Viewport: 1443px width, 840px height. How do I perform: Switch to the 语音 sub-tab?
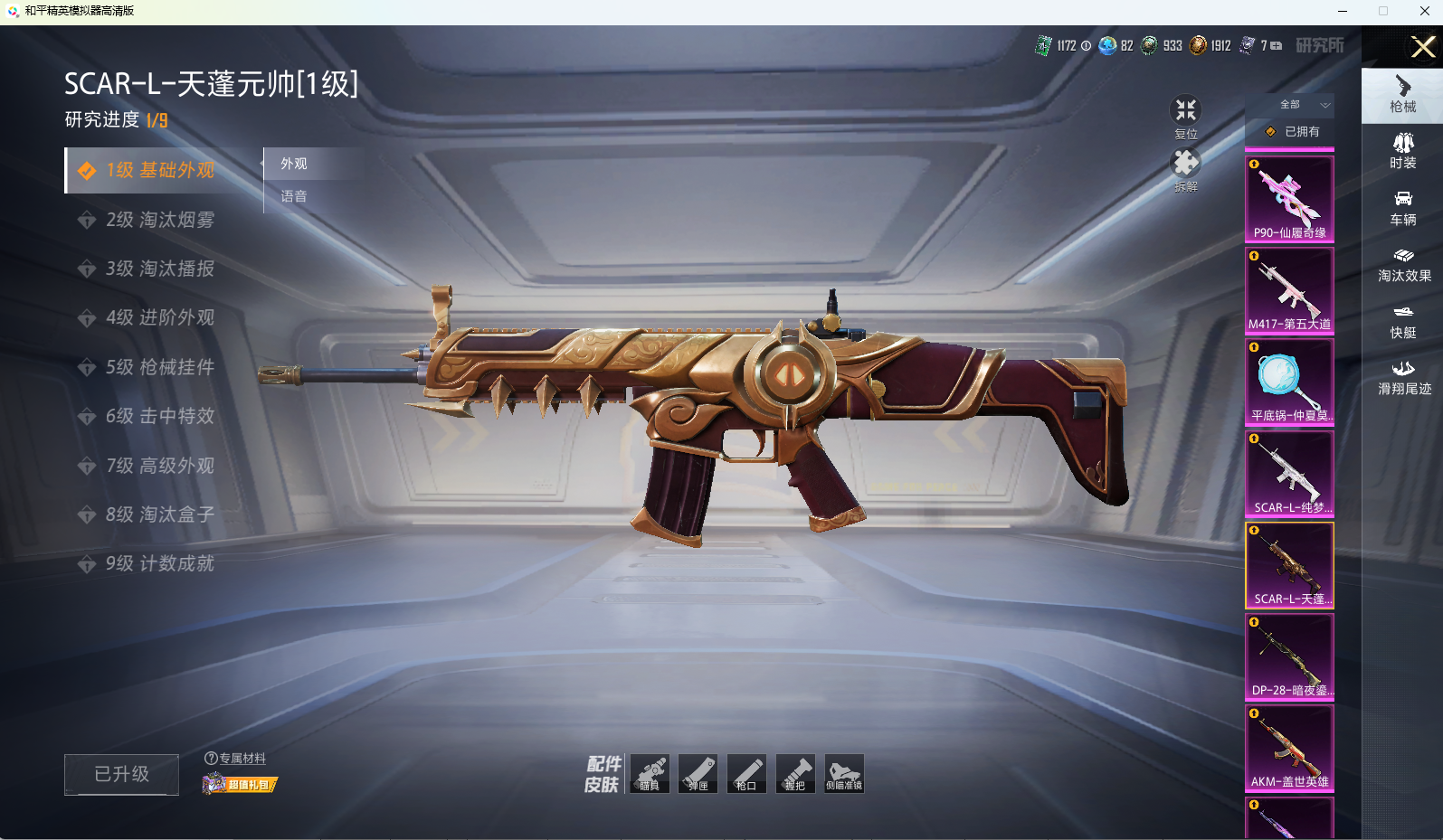(294, 196)
